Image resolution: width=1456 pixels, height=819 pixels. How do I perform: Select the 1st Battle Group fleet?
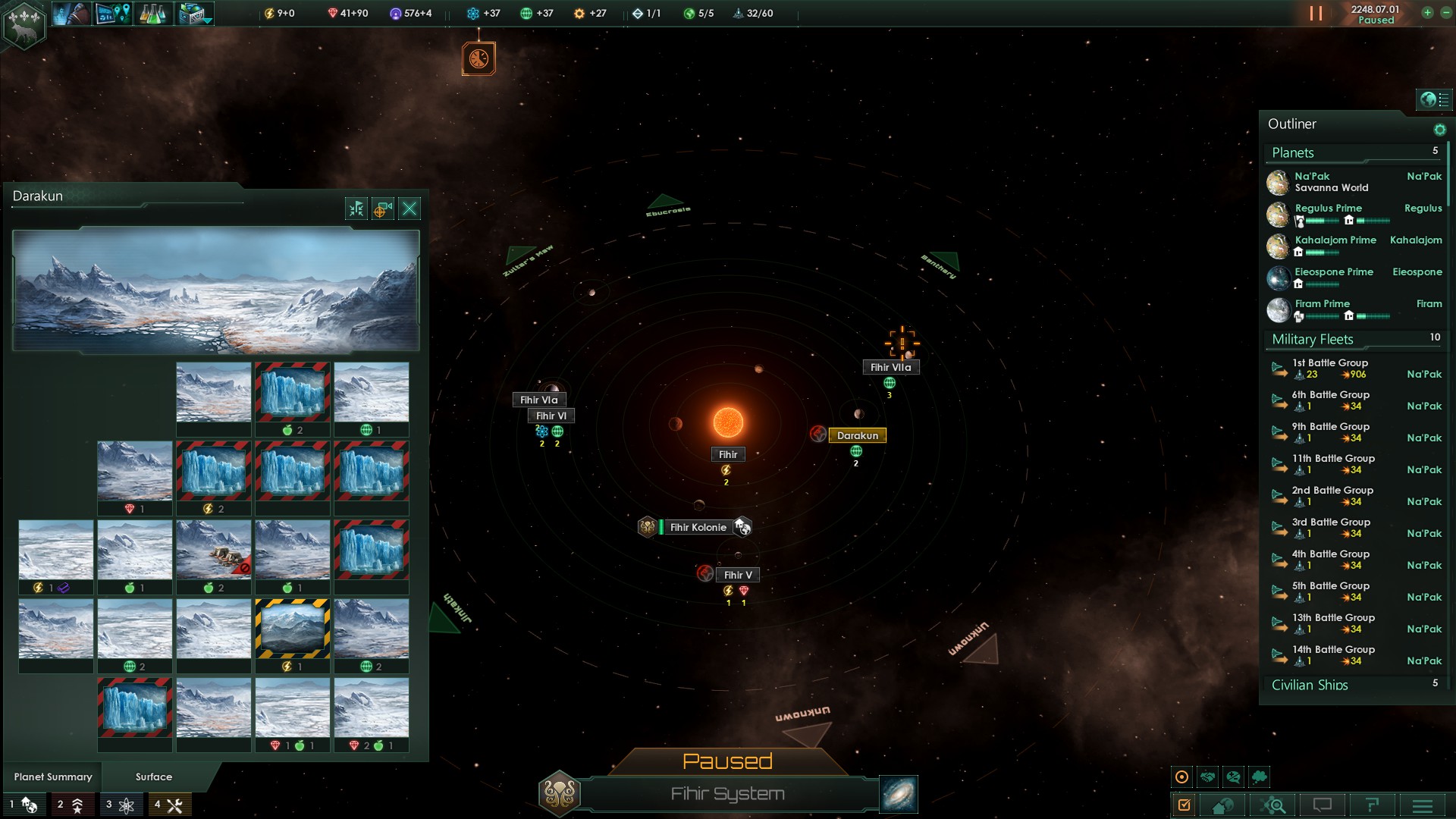tap(1330, 363)
